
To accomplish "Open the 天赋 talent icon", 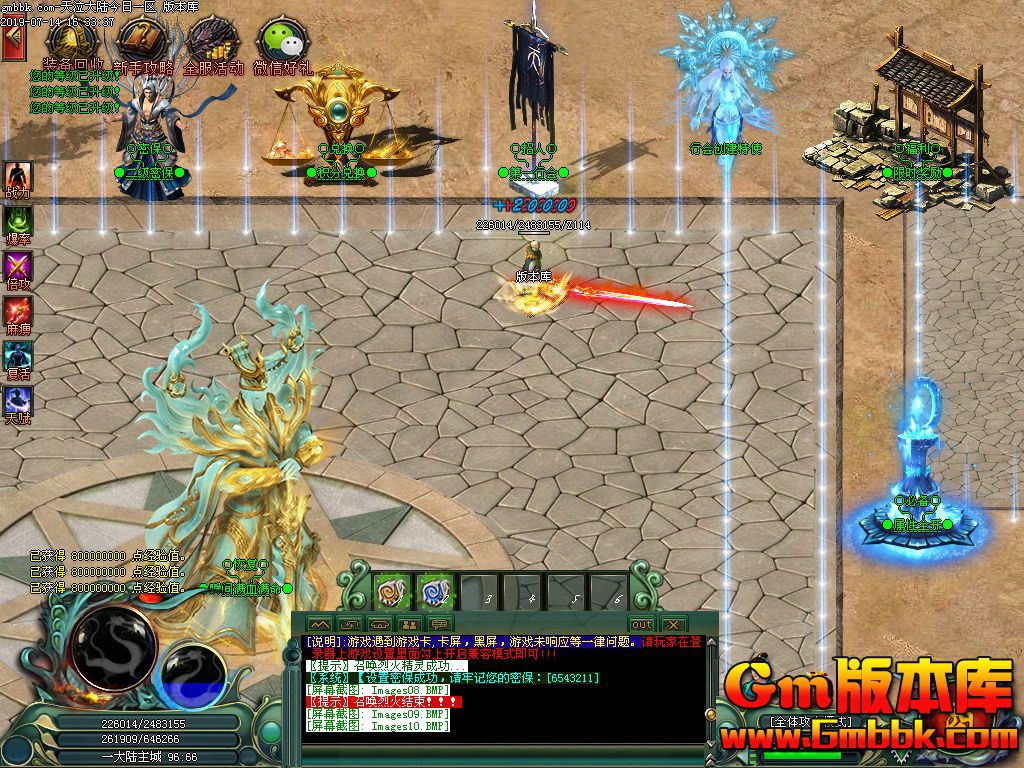I will tap(18, 404).
